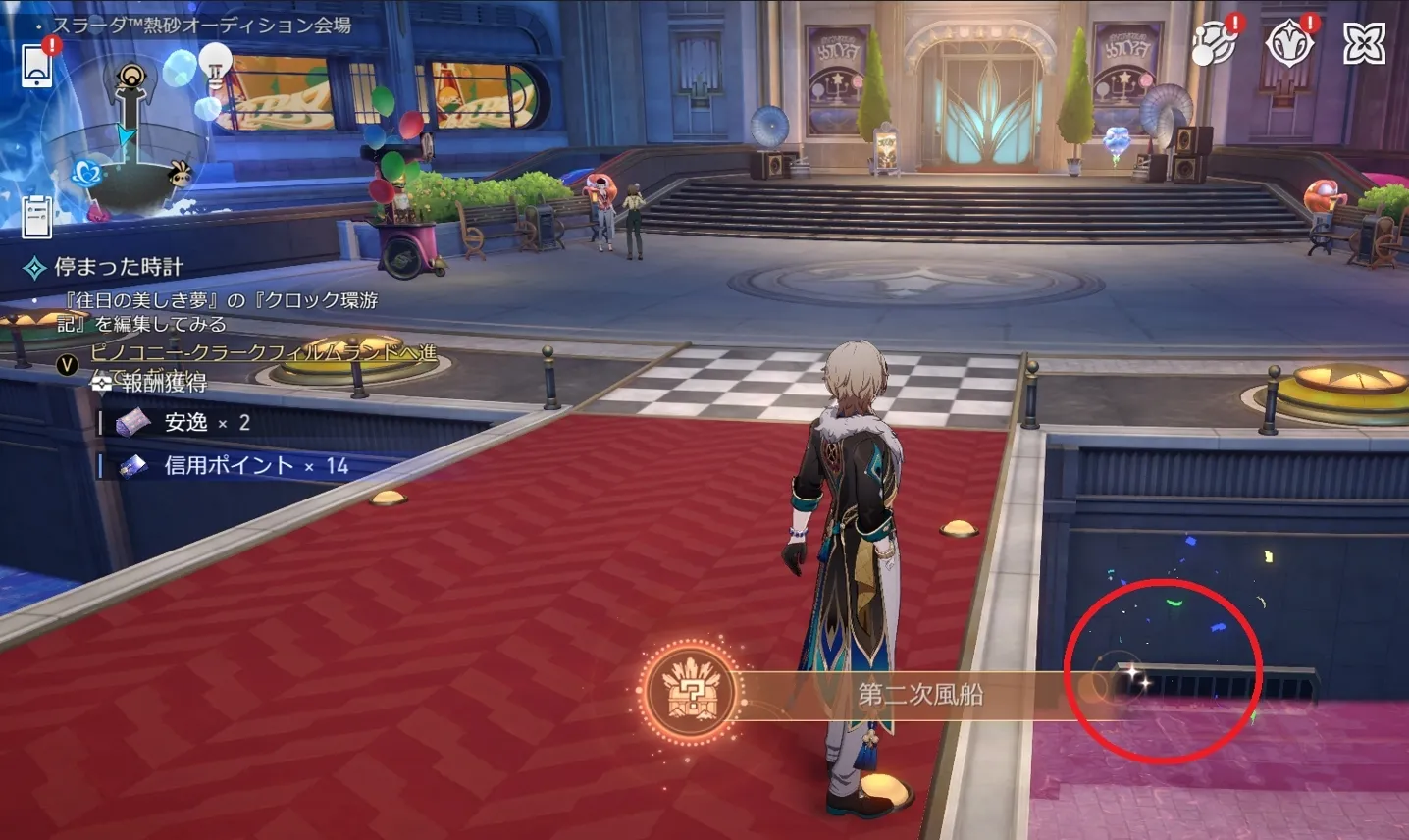This screenshot has width=1409, height=840.
Task: Open the clipboard mission log icon
Action: (x=37, y=217)
